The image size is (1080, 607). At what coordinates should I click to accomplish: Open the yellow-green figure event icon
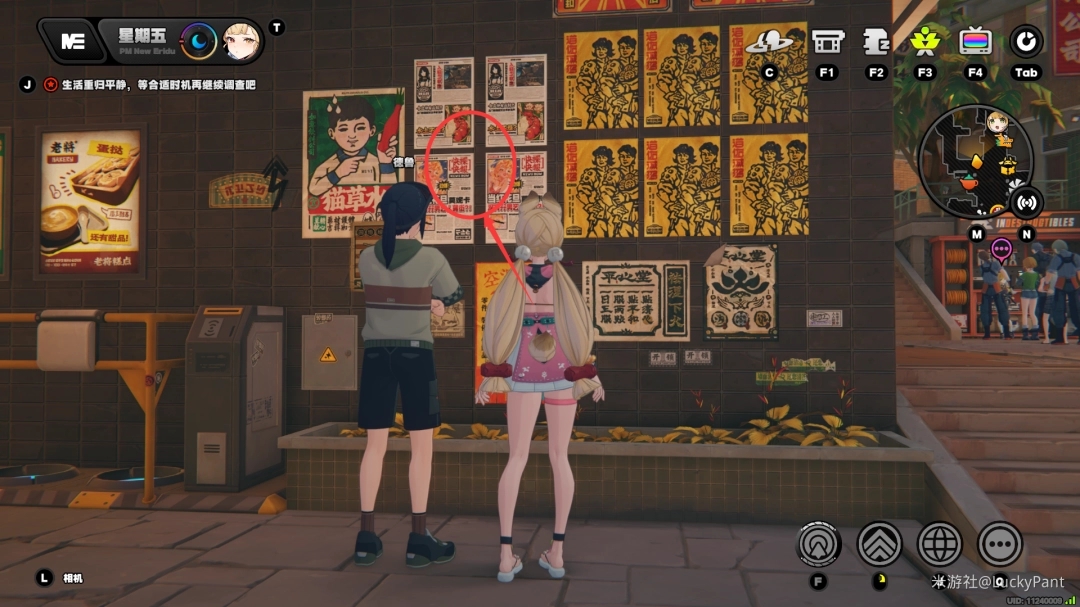925,41
